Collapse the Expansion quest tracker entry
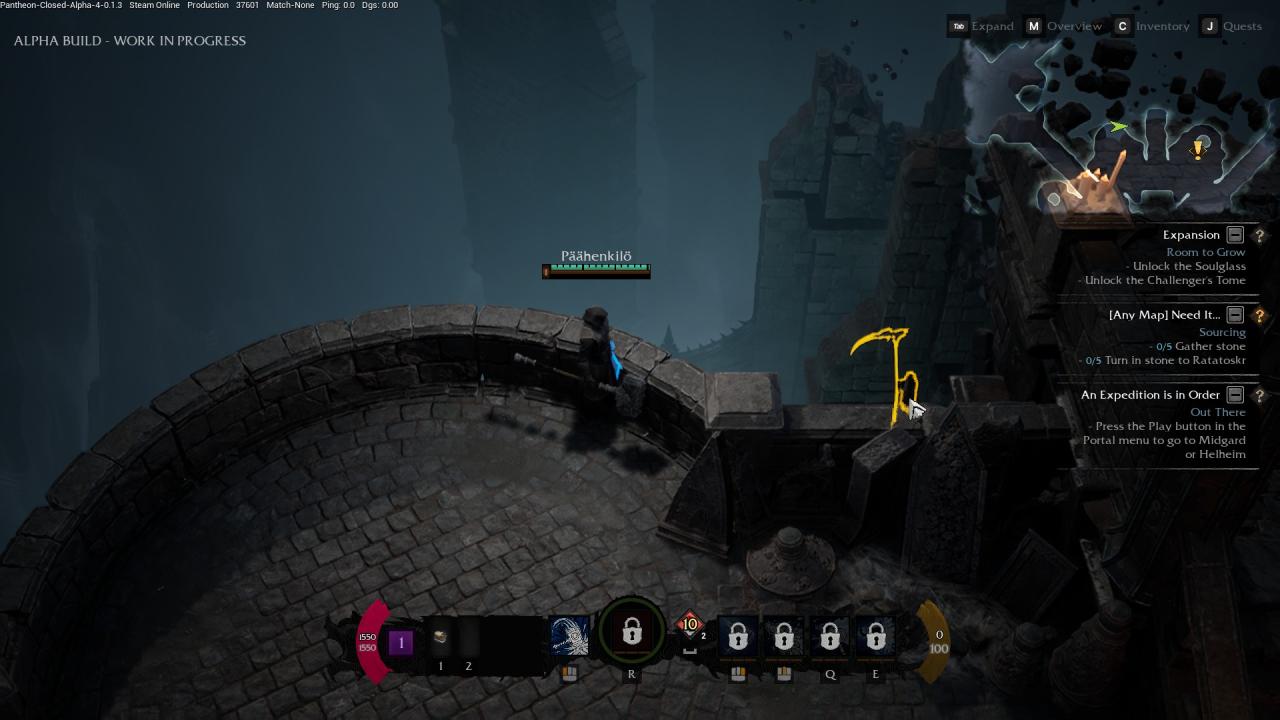This screenshot has height=720, width=1280. 1235,235
